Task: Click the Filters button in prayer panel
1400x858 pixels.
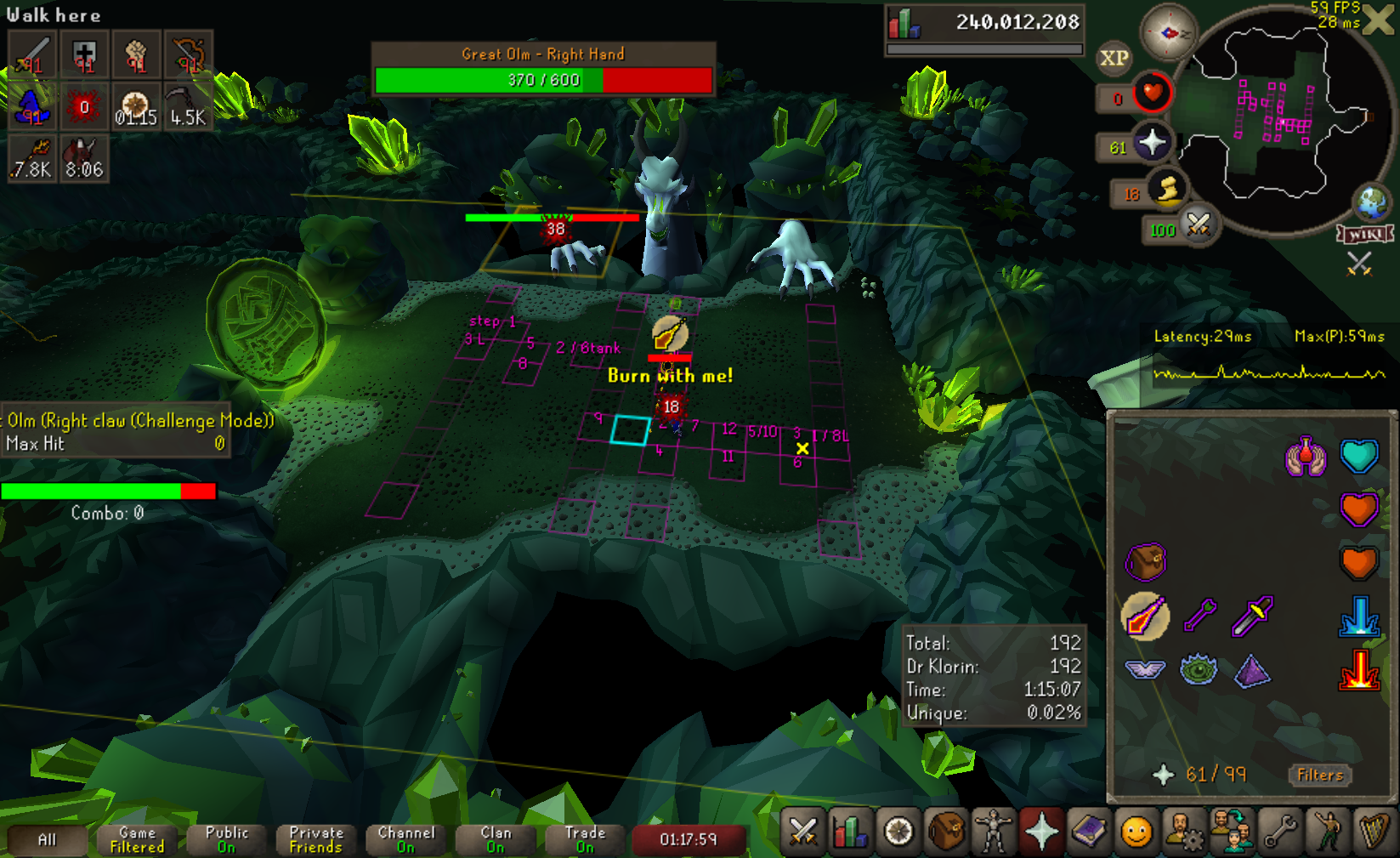Action: (1319, 775)
